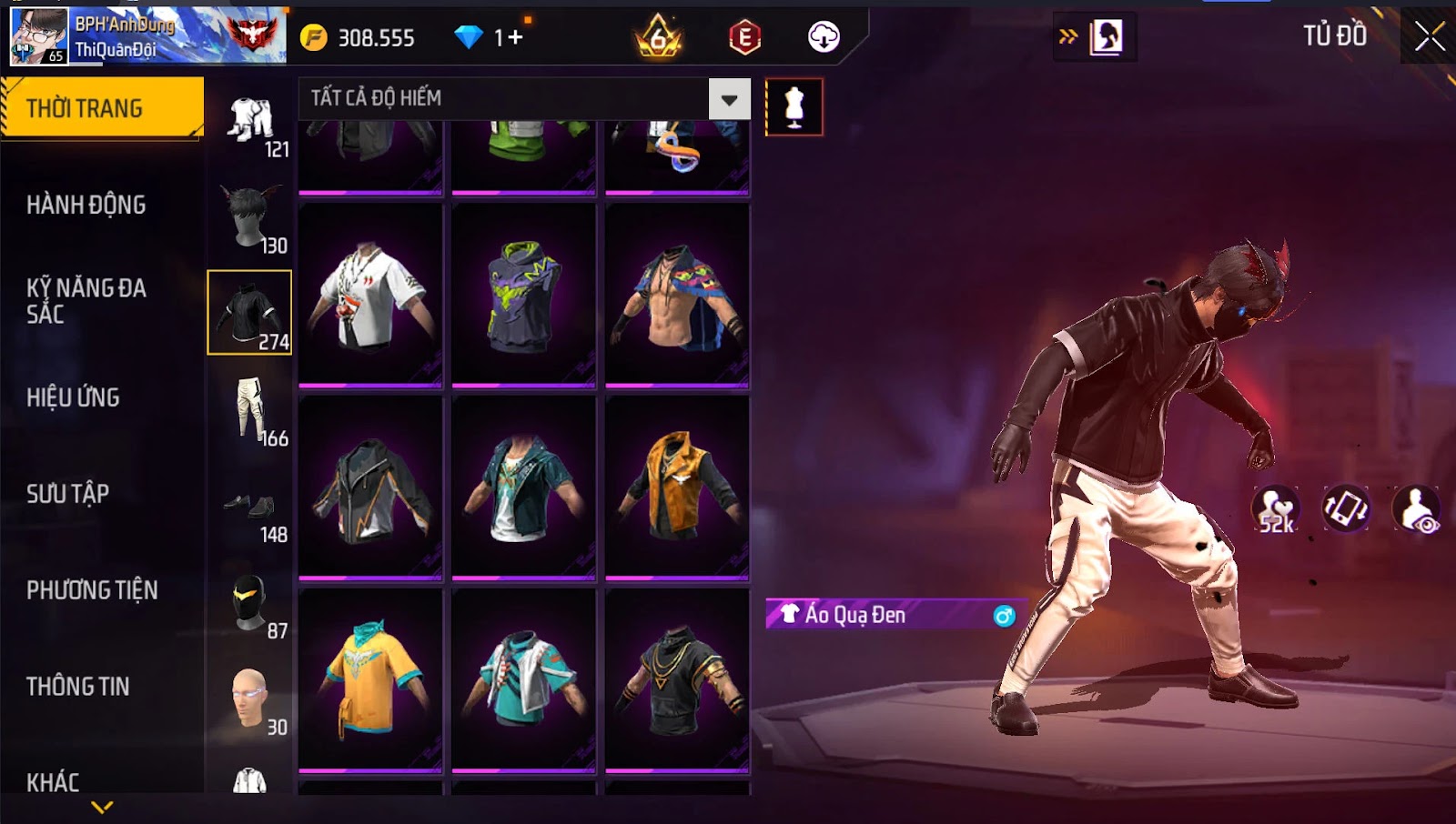Select the yellow shirt with teal bandana

370,679
